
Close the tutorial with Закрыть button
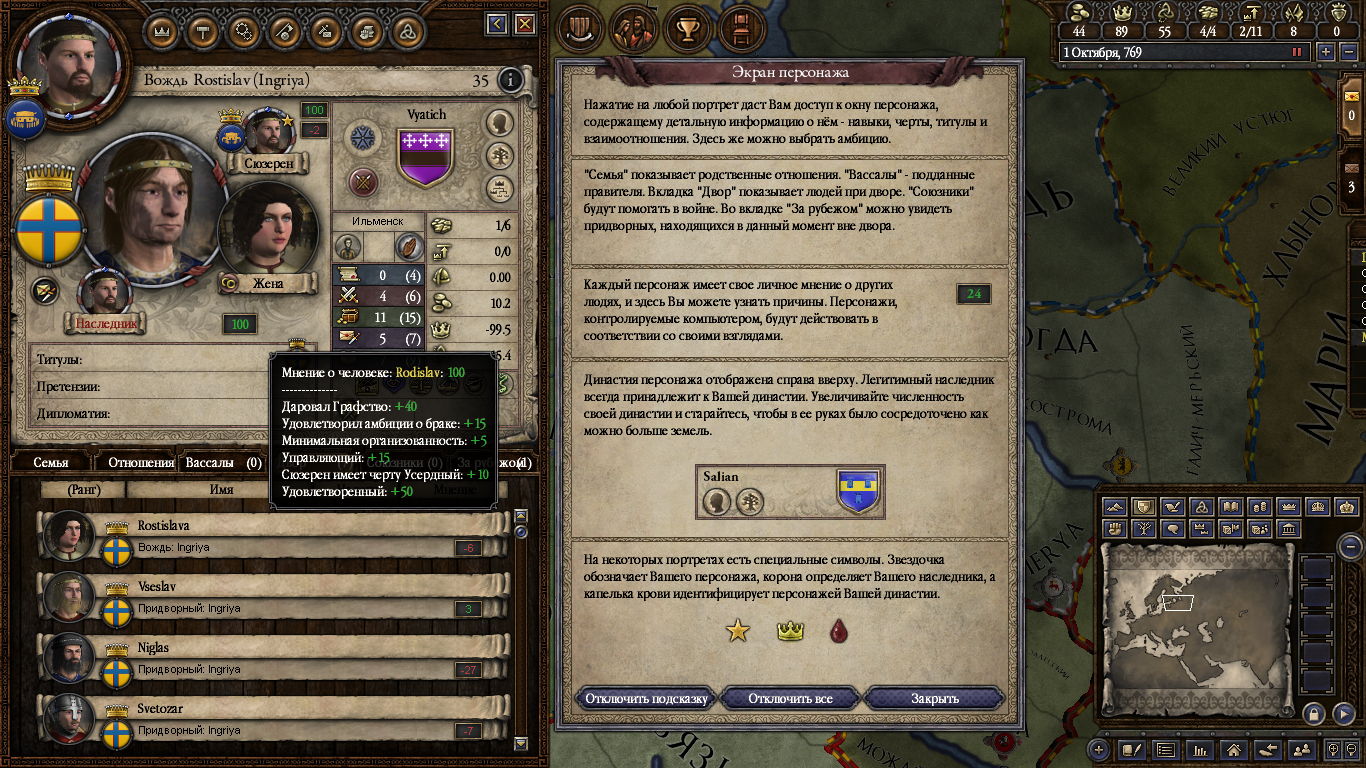click(x=934, y=698)
